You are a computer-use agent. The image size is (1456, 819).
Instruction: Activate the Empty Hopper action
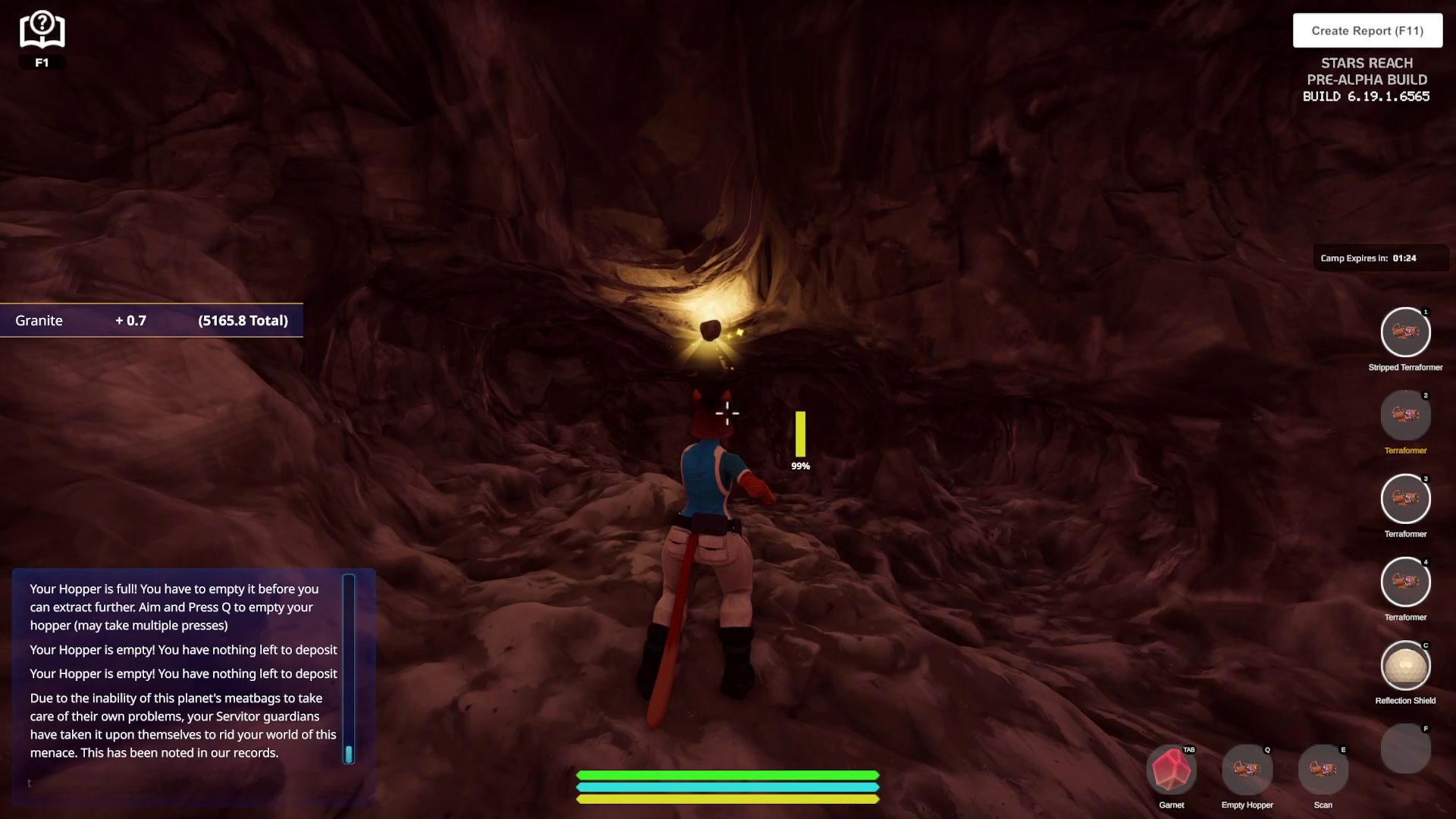point(1247,770)
